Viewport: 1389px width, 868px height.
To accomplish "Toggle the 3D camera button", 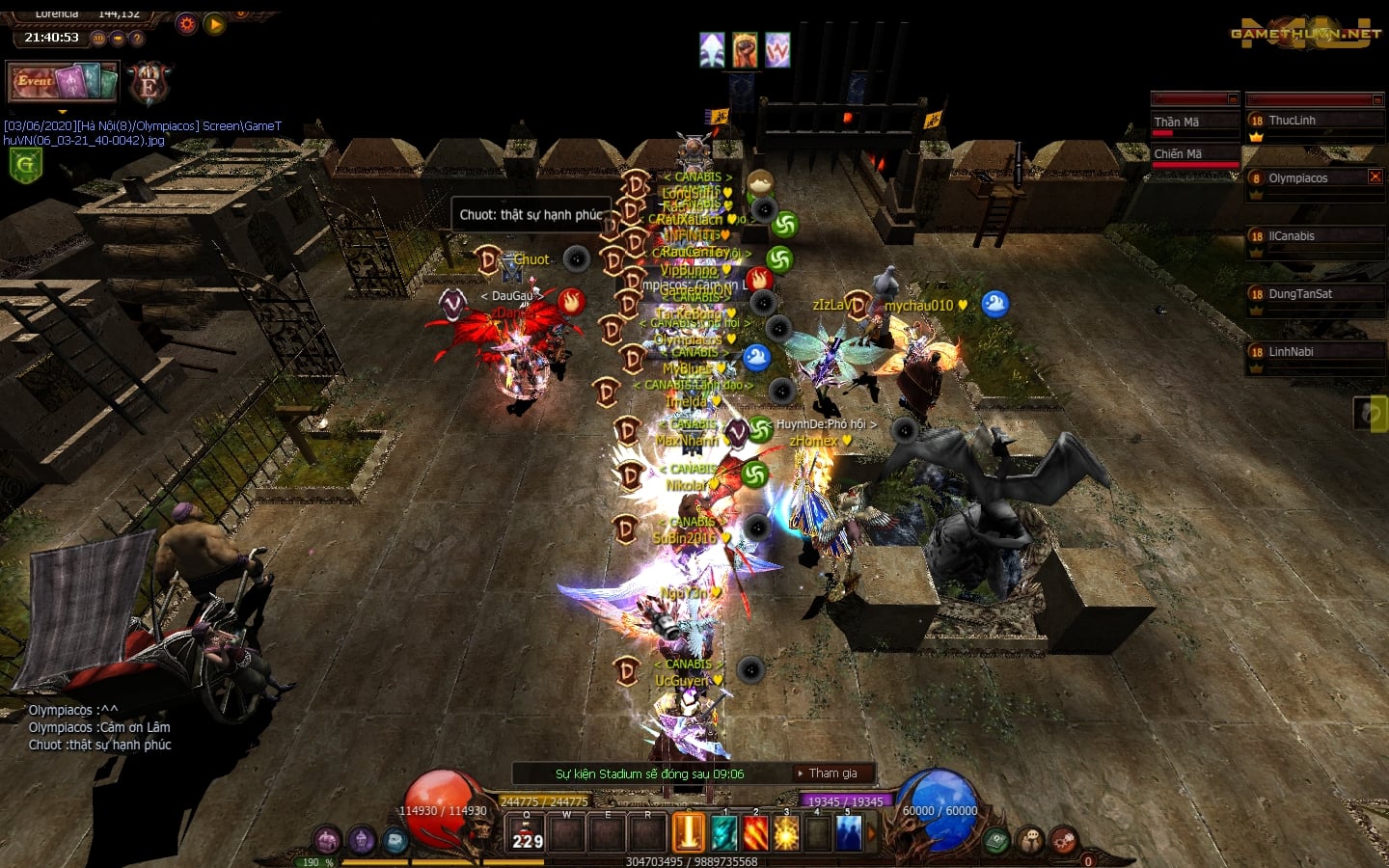I will click(98, 39).
